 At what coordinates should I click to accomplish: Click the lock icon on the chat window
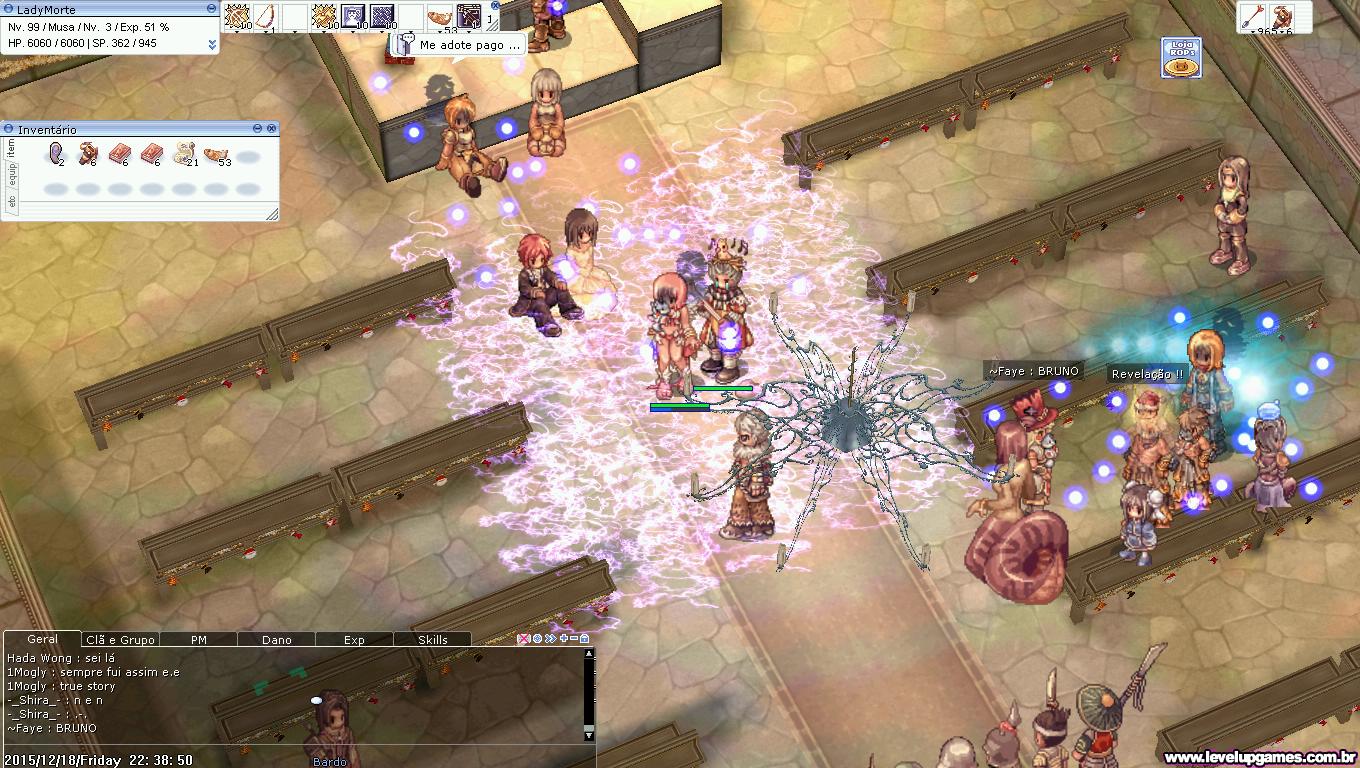pyautogui.click(x=584, y=638)
